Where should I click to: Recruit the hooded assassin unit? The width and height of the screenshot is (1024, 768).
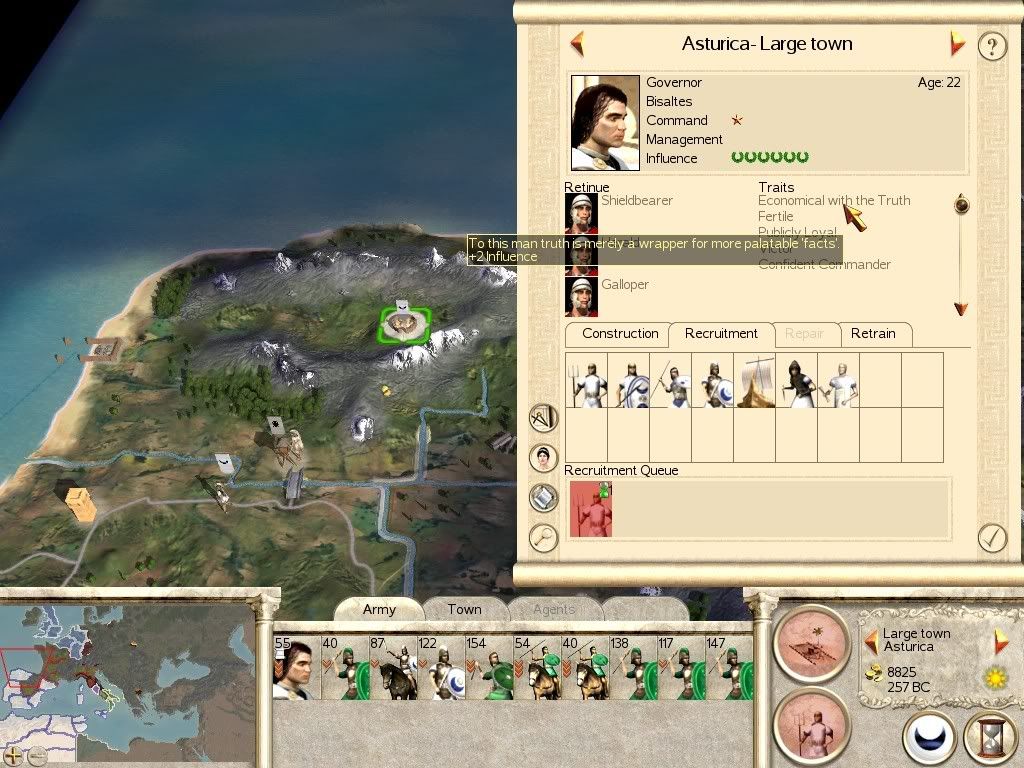coord(797,380)
